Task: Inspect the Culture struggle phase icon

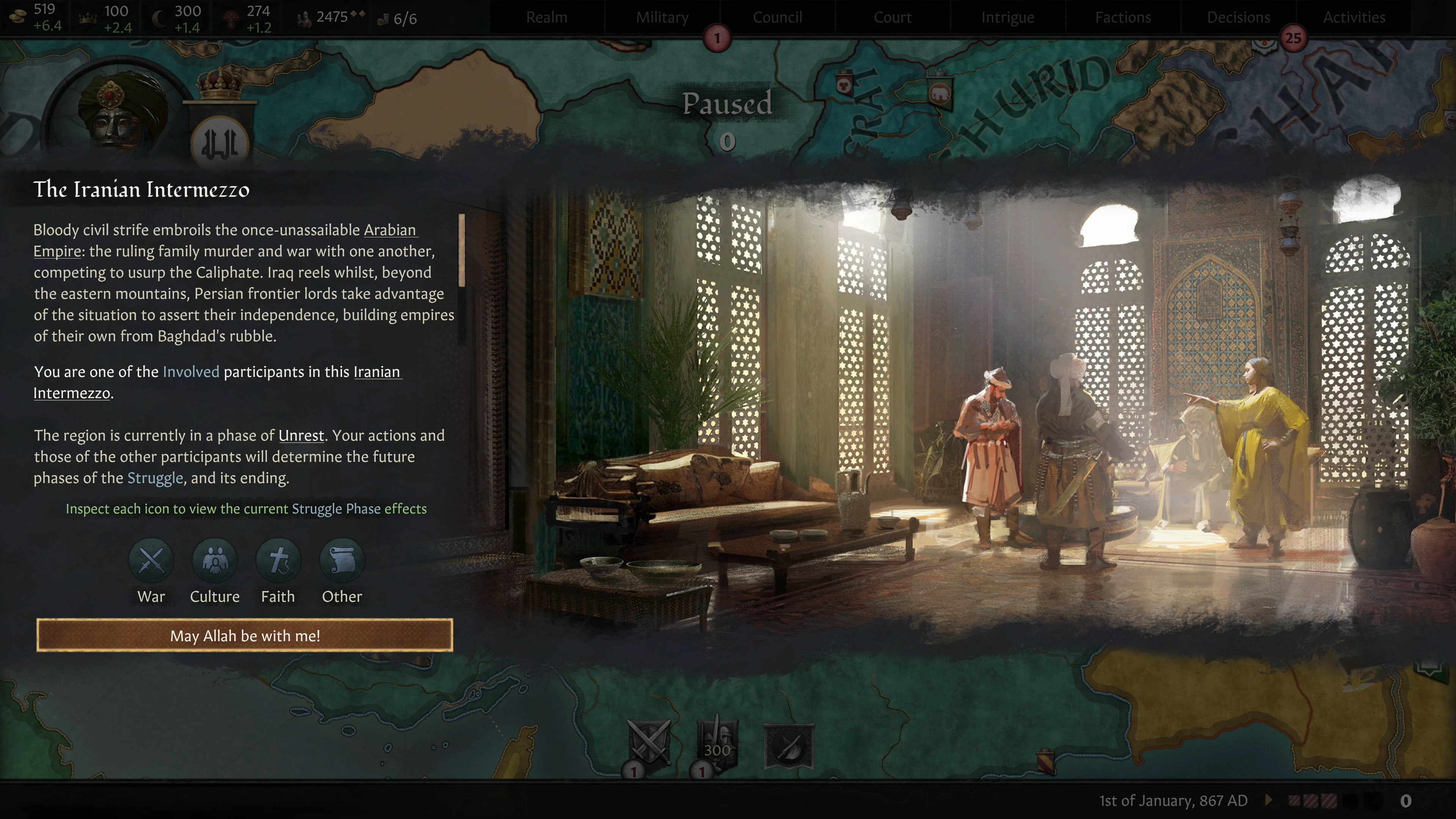Action: [x=215, y=560]
